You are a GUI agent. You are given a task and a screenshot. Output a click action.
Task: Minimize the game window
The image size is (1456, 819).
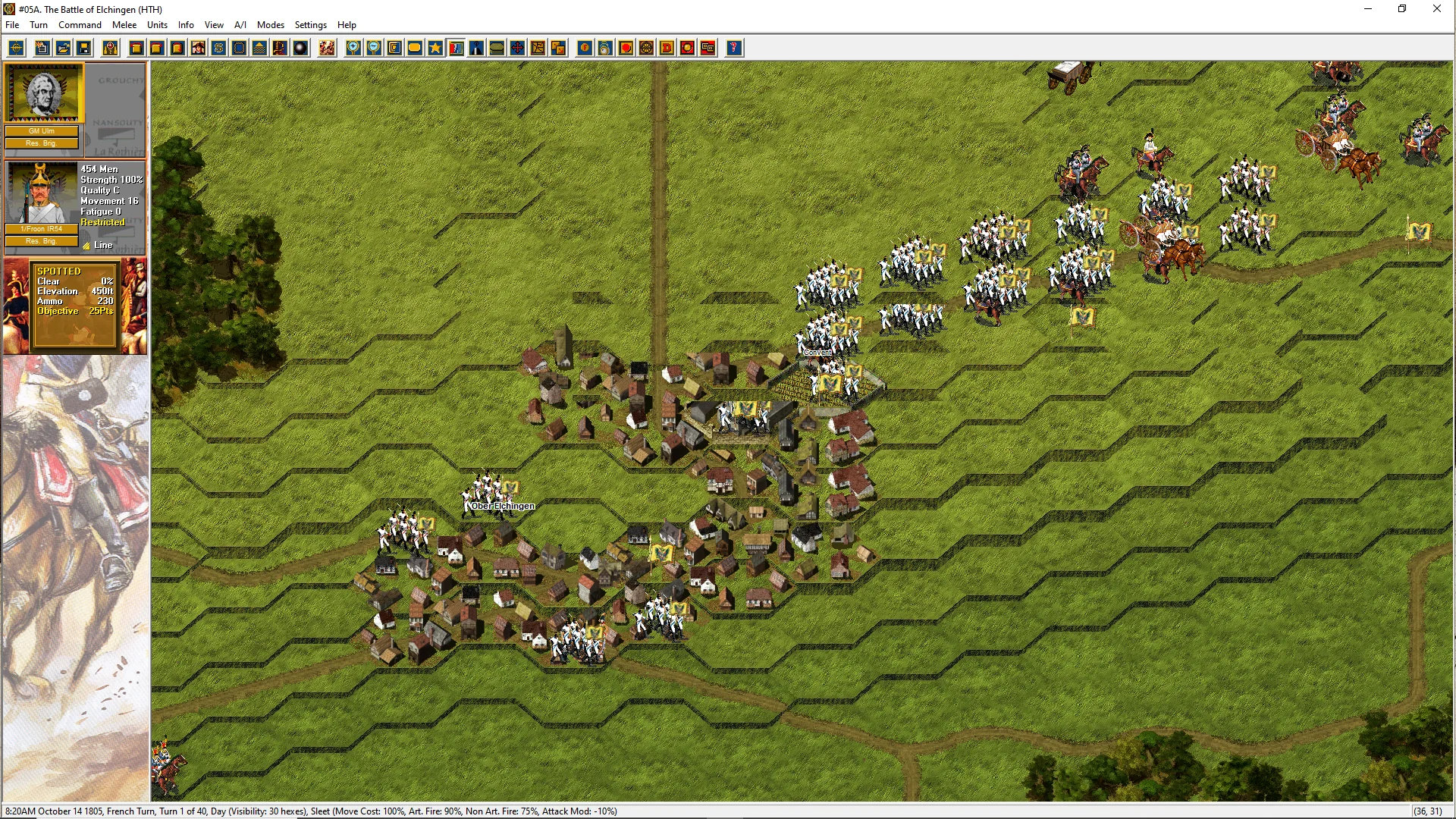tap(1368, 9)
